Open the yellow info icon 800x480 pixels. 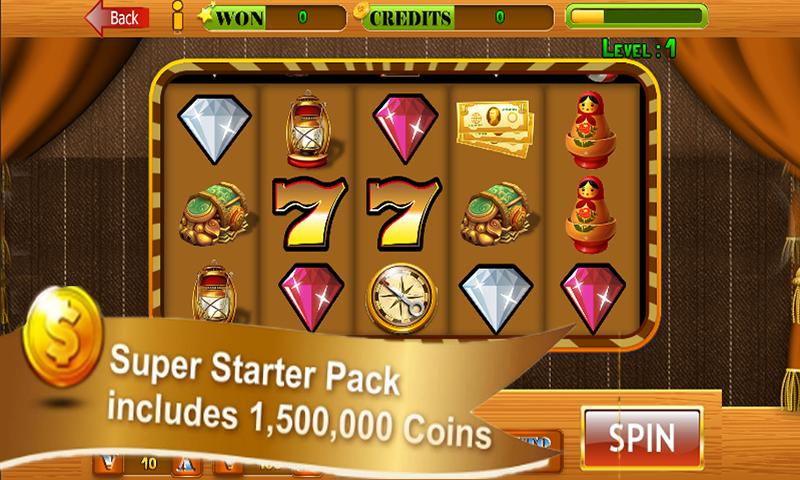pos(177,17)
